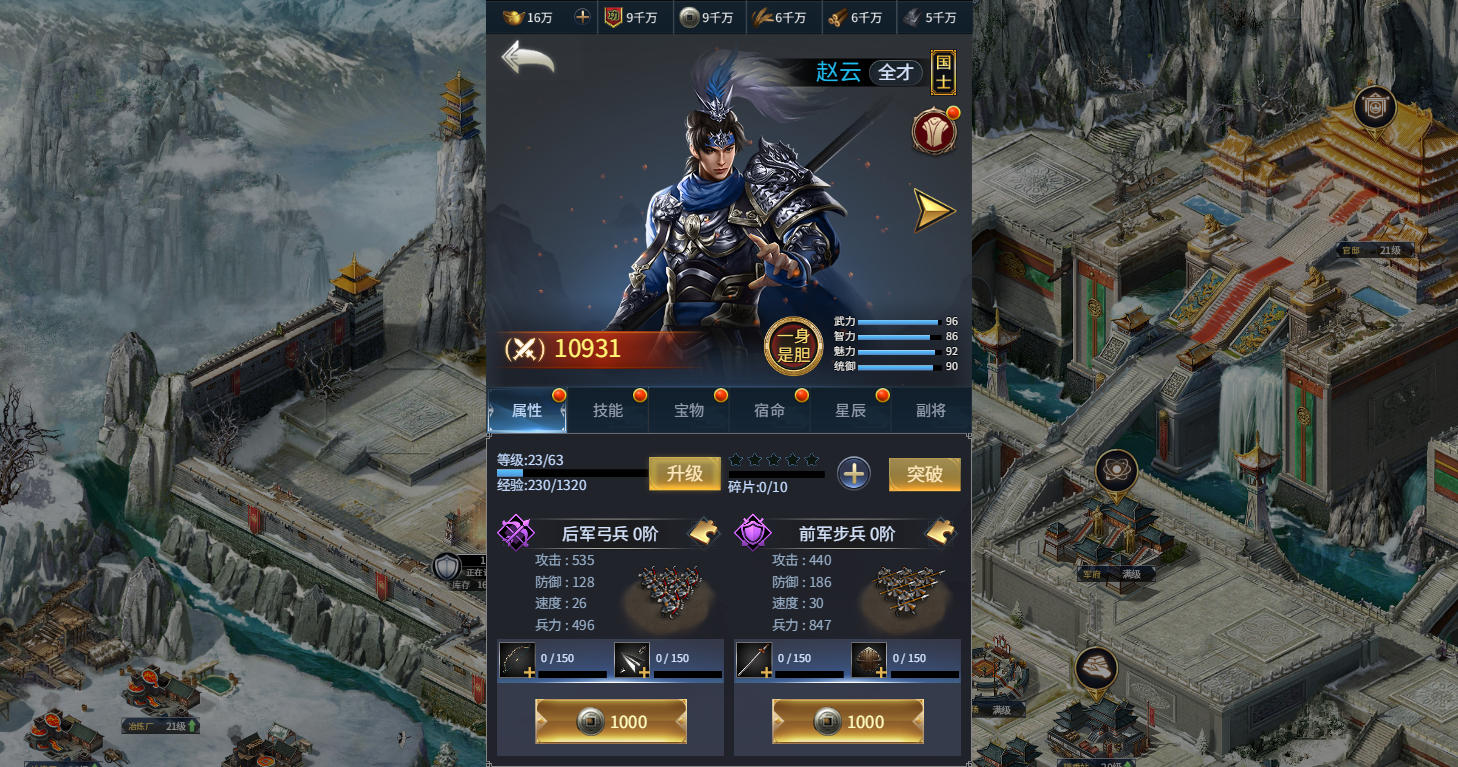Screen dimensions: 1458x767
Task: Open the 宿命 fate tab
Action: (769, 411)
